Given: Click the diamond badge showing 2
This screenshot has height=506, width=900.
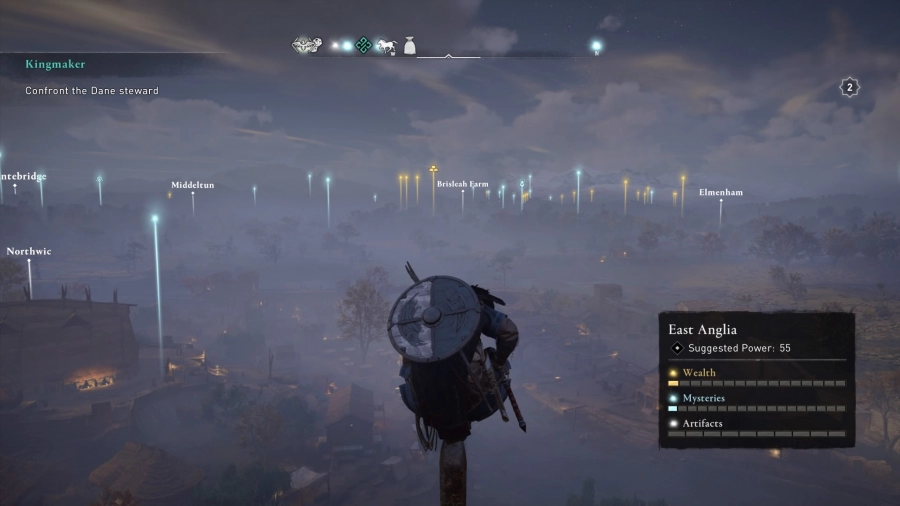Looking at the screenshot, I should [850, 87].
